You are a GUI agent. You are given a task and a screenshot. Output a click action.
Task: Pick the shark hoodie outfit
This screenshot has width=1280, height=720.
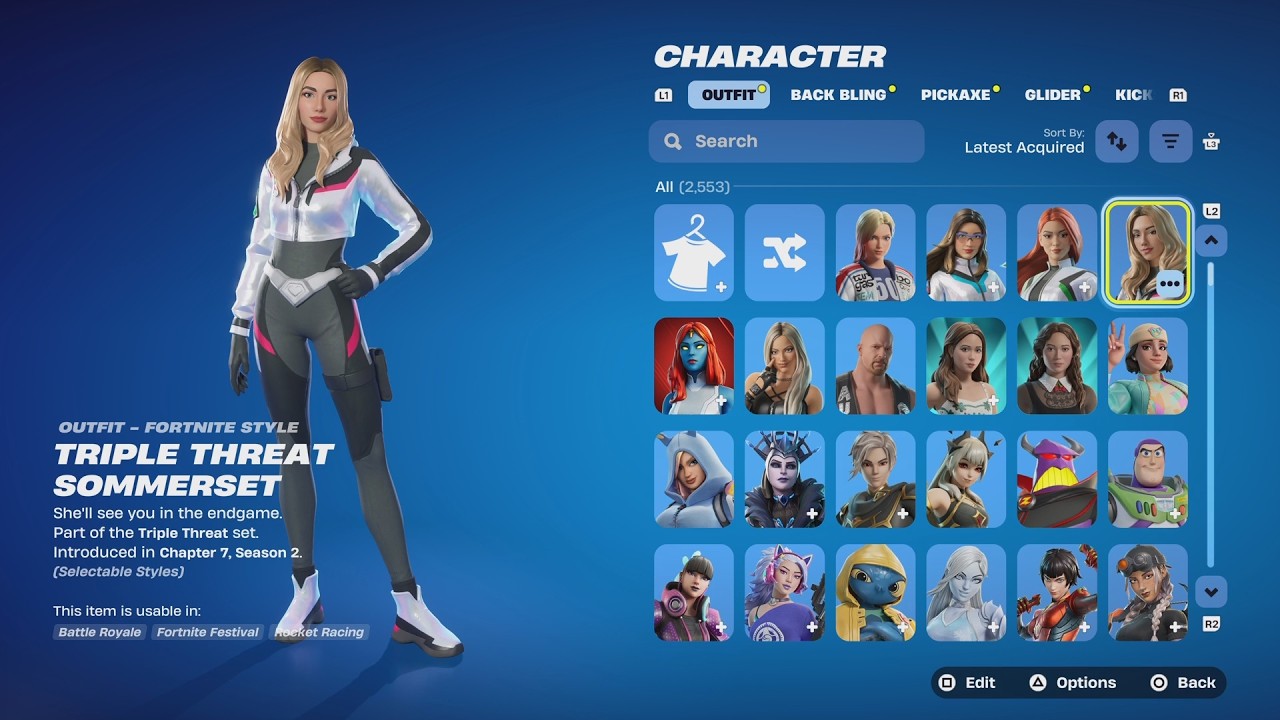point(694,479)
